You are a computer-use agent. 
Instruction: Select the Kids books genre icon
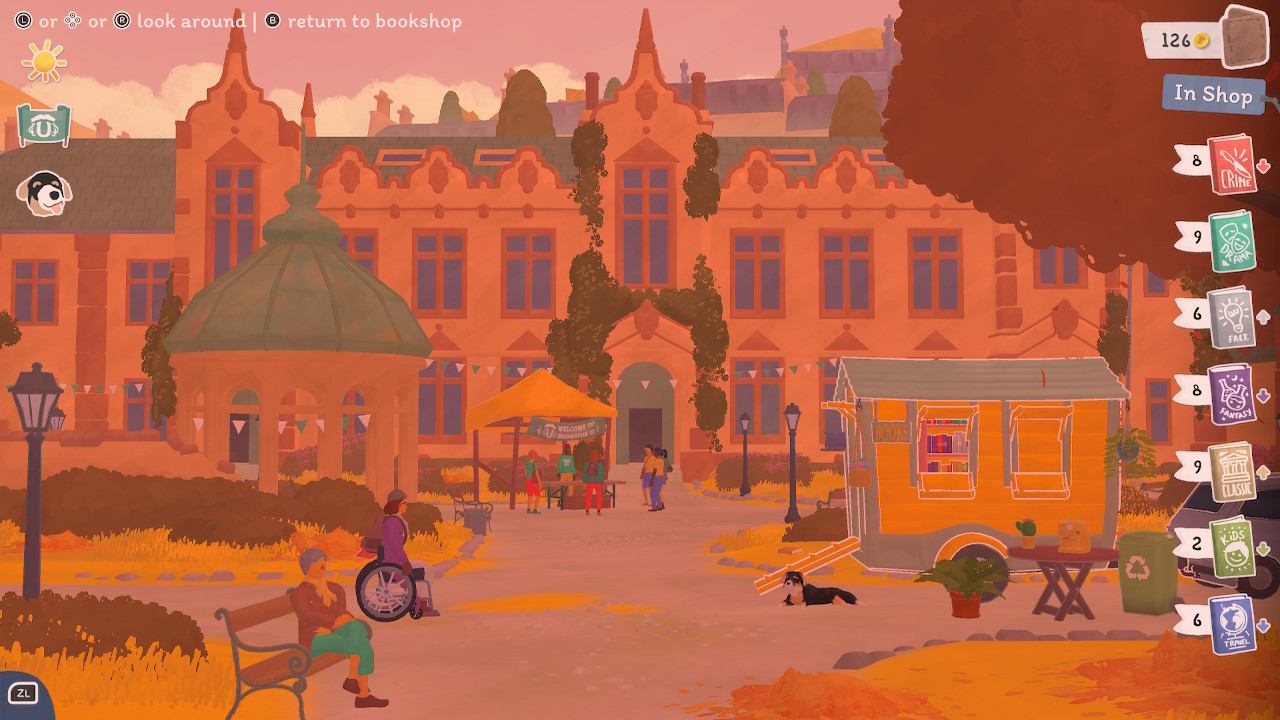(1232, 547)
